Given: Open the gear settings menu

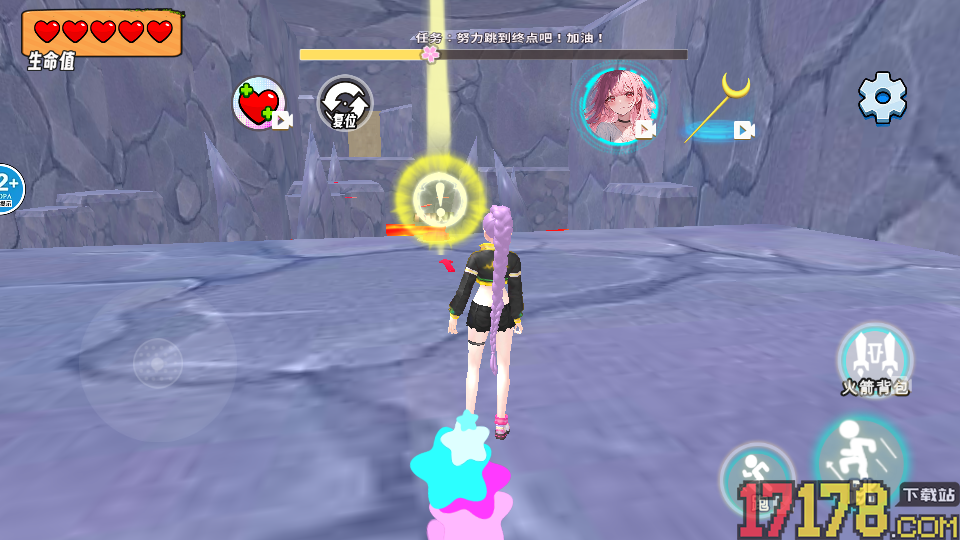Looking at the screenshot, I should pyautogui.click(x=882, y=98).
